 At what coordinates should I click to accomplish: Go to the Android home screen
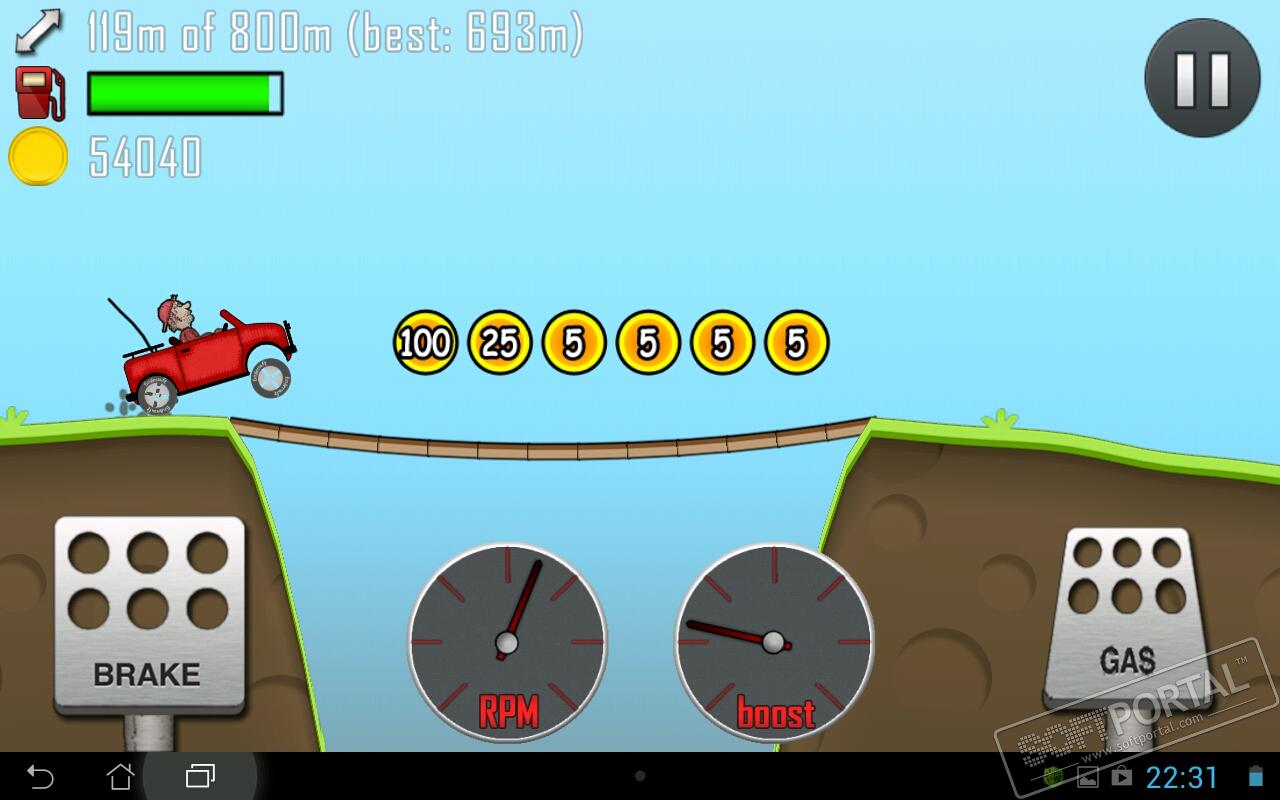pos(120,776)
